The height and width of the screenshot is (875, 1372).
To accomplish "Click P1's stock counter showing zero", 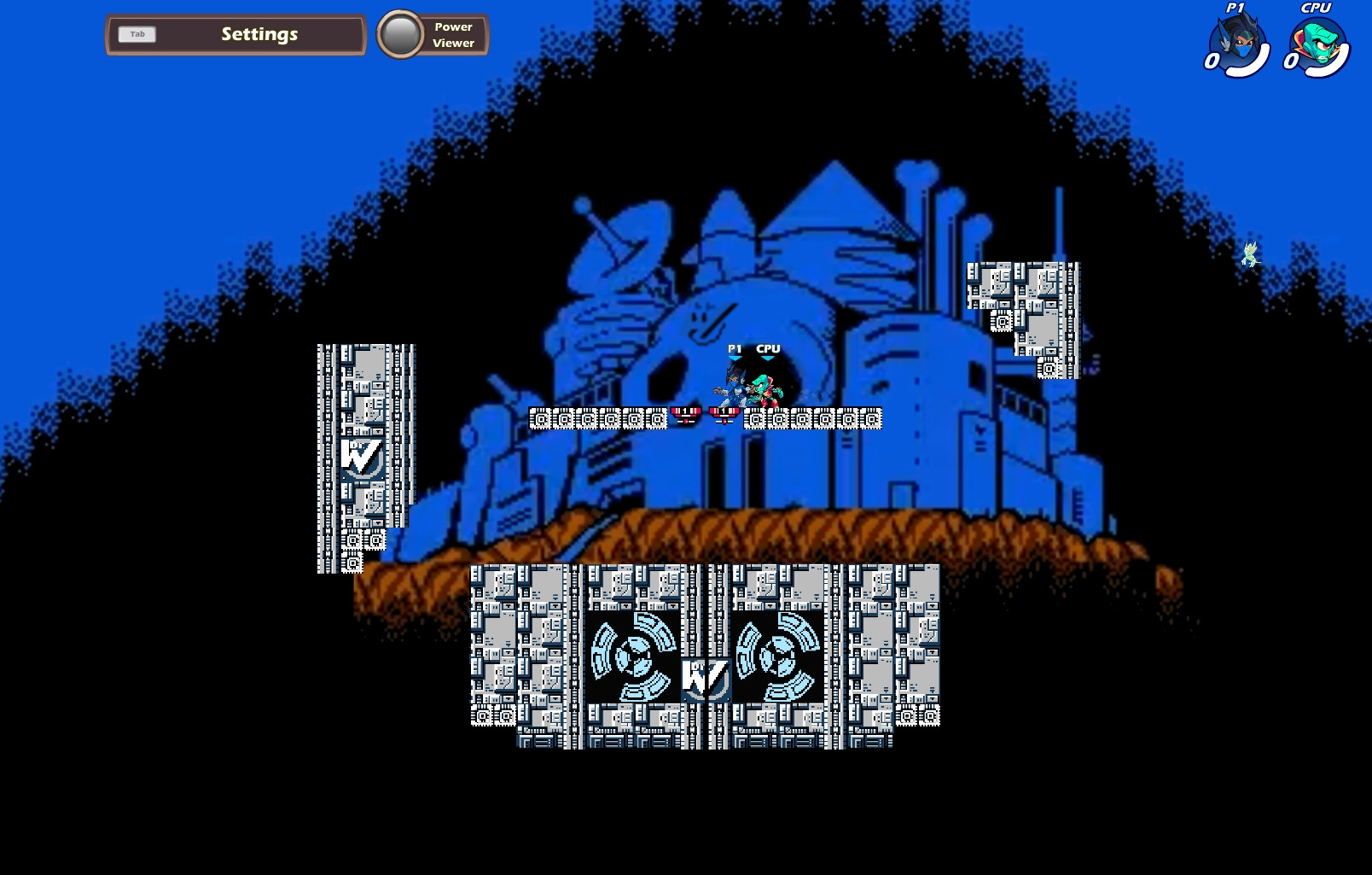I will pos(1211,60).
